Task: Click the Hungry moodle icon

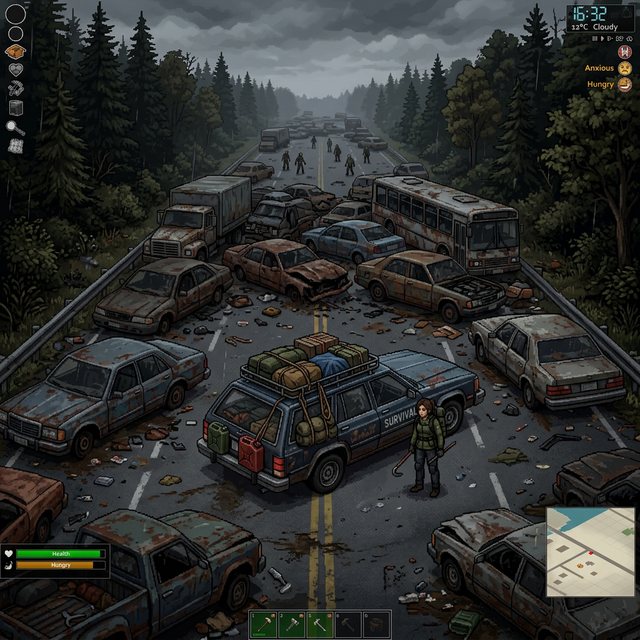Action: pos(624,86)
